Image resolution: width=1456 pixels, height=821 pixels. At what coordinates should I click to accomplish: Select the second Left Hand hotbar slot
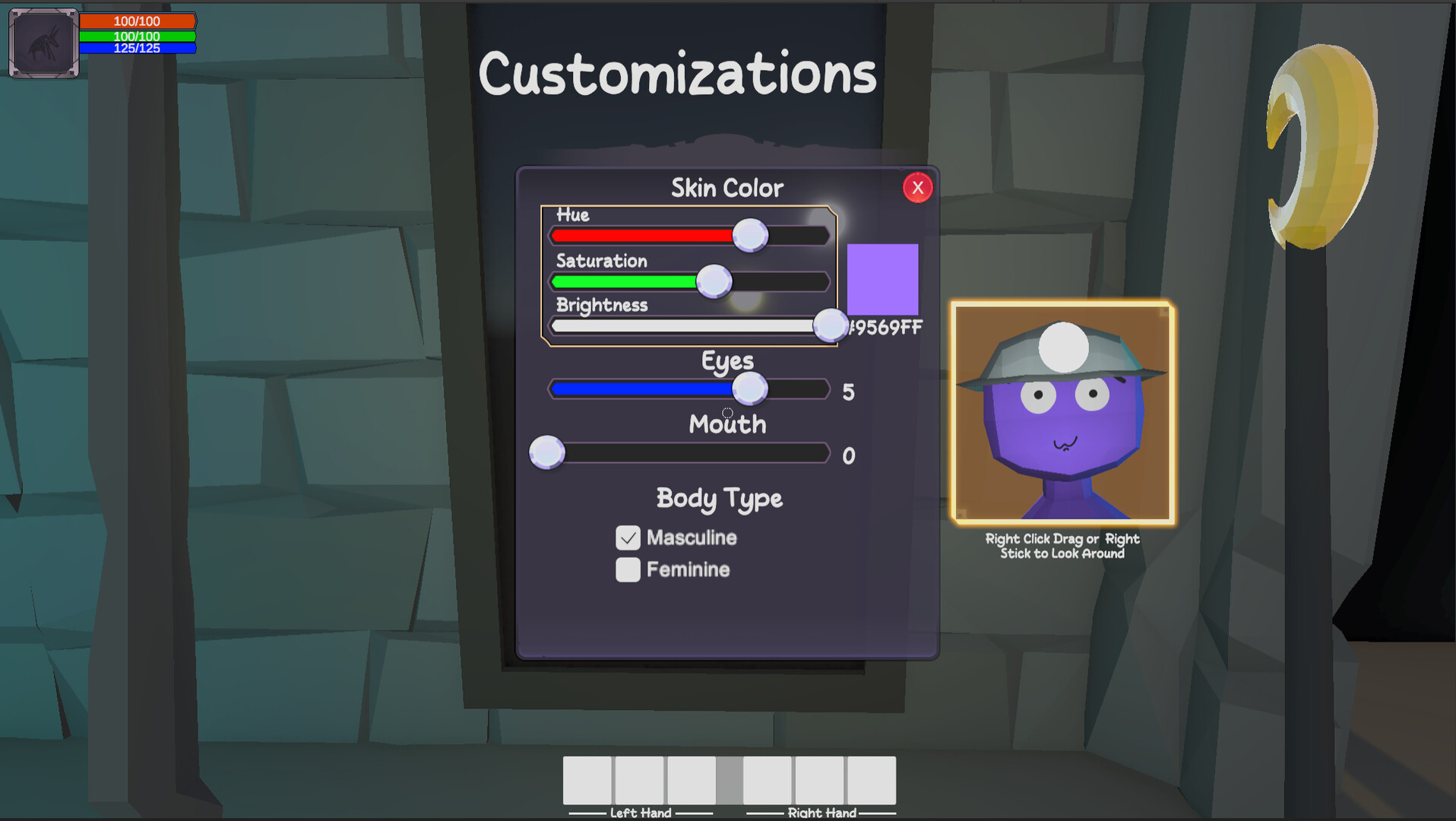[x=638, y=782]
